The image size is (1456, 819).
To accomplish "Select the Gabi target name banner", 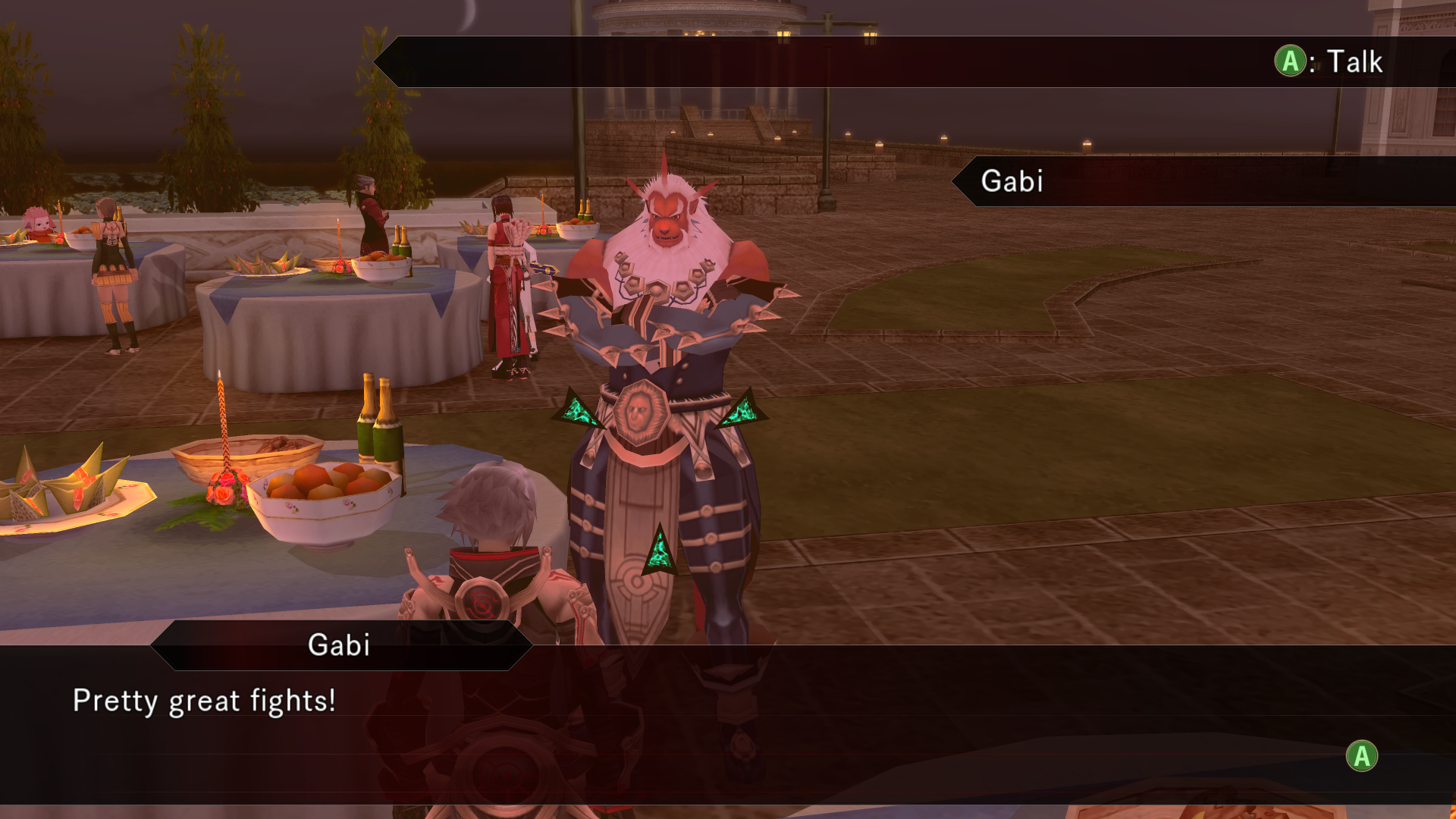I will click(x=1012, y=181).
